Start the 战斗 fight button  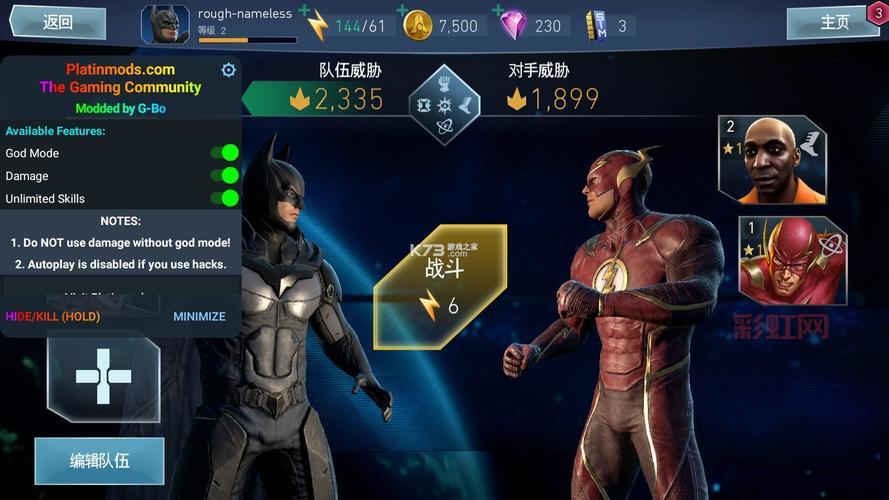point(440,285)
